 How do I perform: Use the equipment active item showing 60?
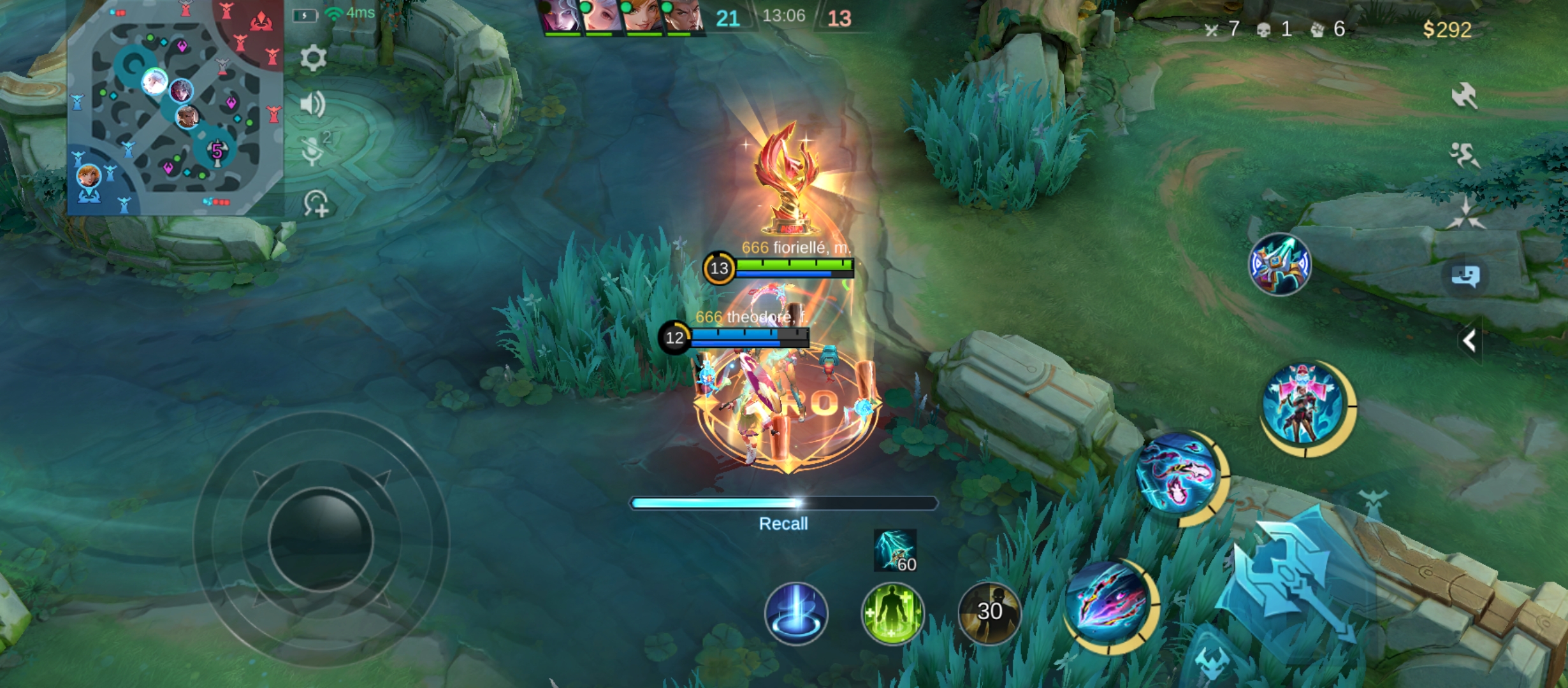(895, 550)
